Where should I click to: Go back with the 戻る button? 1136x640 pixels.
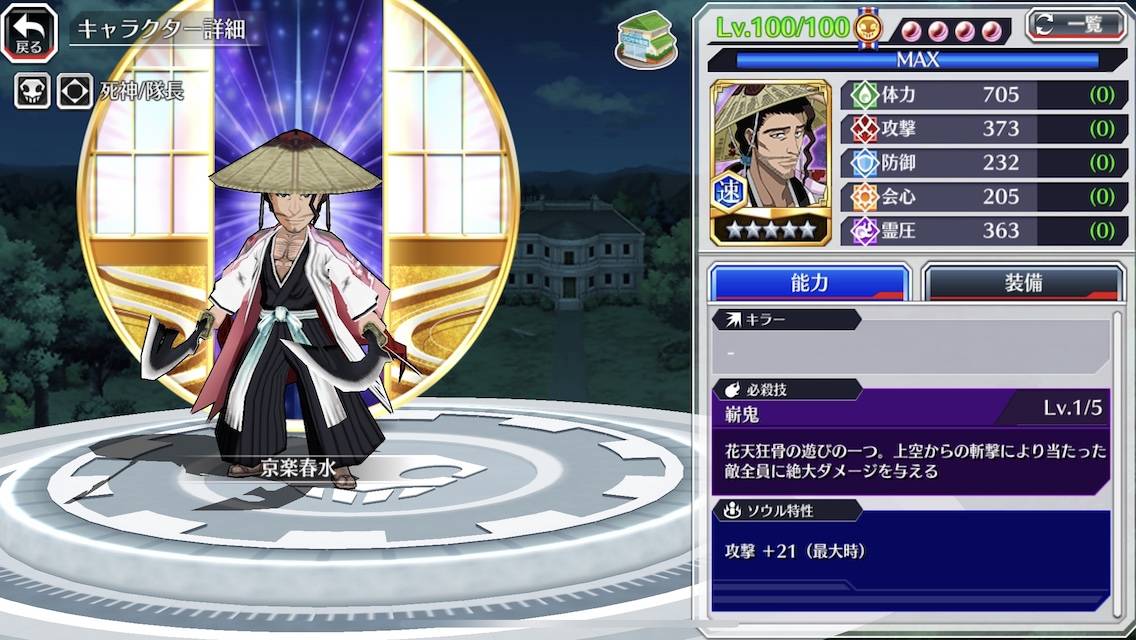click(29, 32)
